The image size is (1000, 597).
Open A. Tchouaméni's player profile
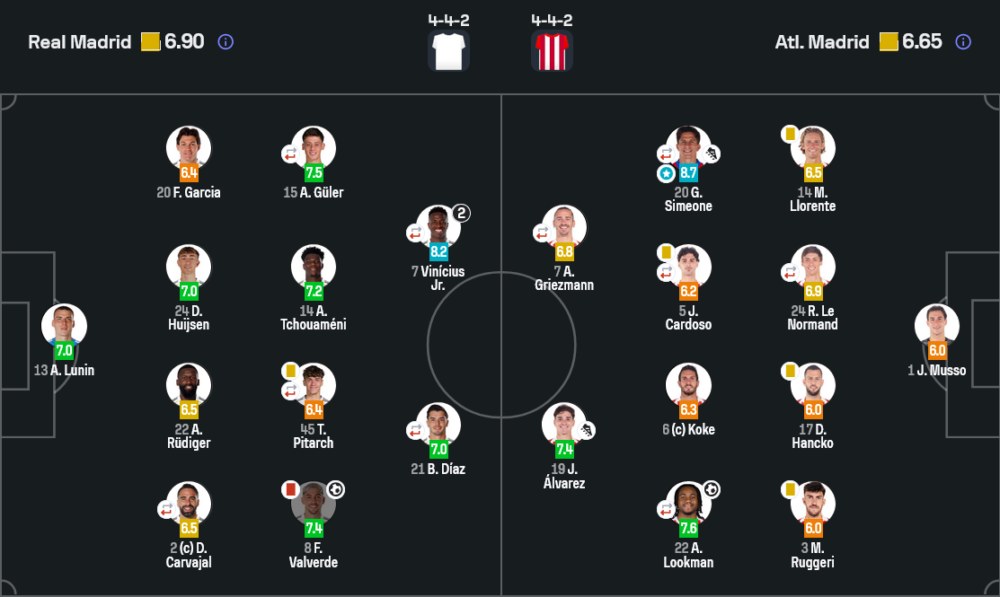(314, 267)
